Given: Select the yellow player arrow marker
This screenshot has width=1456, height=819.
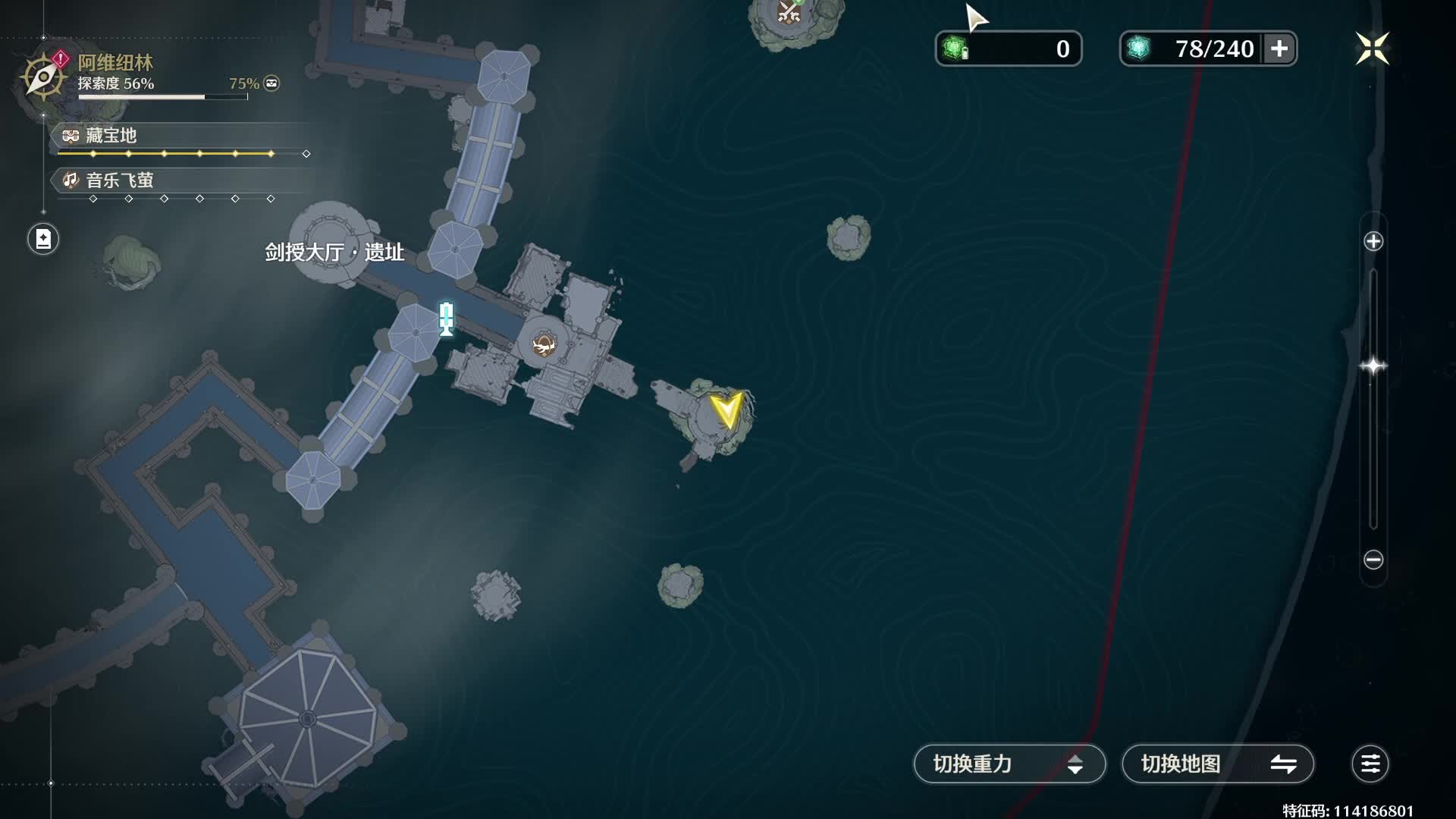Looking at the screenshot, I should click(x=726, y=409).
